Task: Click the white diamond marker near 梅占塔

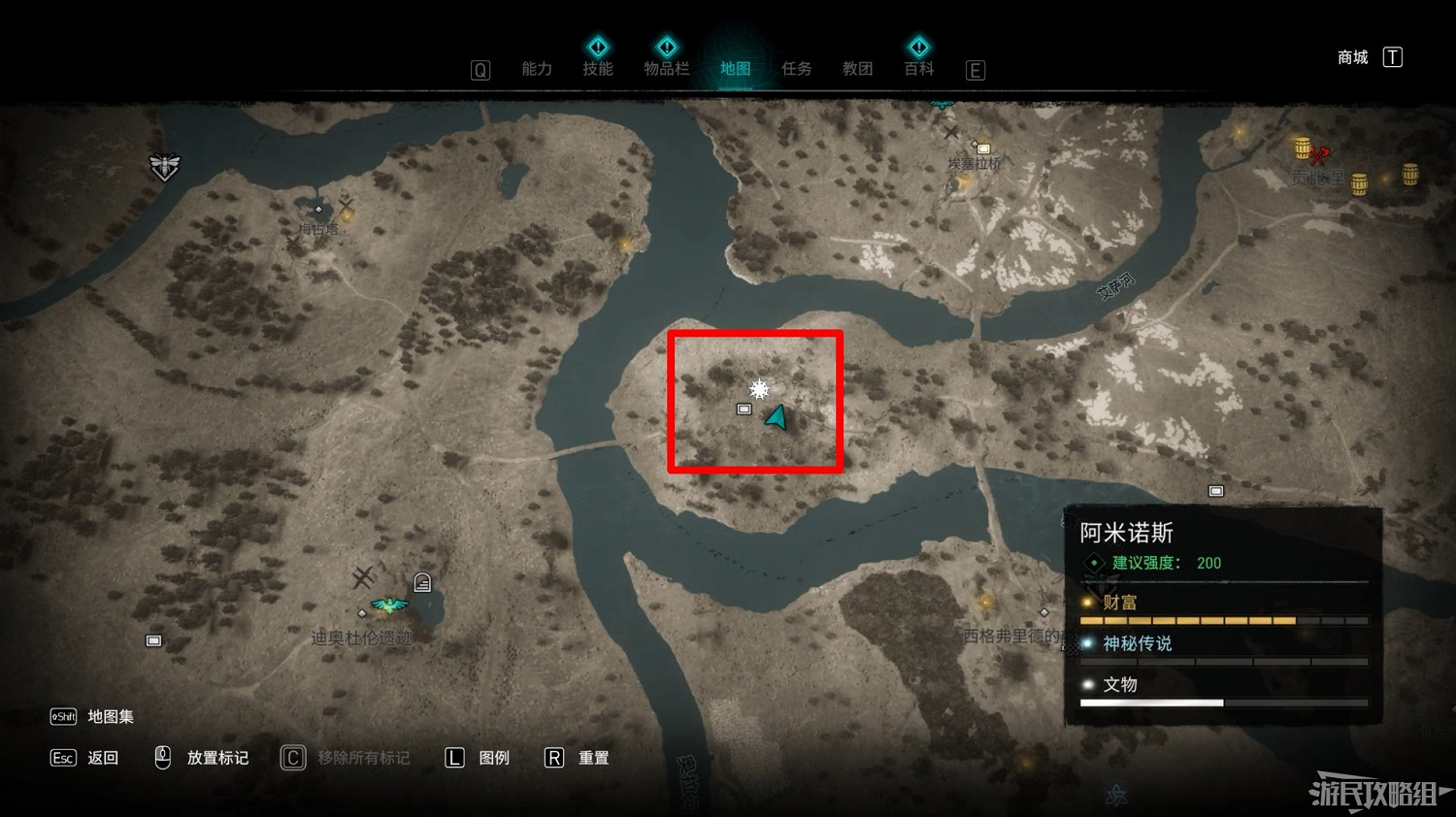Action: click(x=316, y=210)
